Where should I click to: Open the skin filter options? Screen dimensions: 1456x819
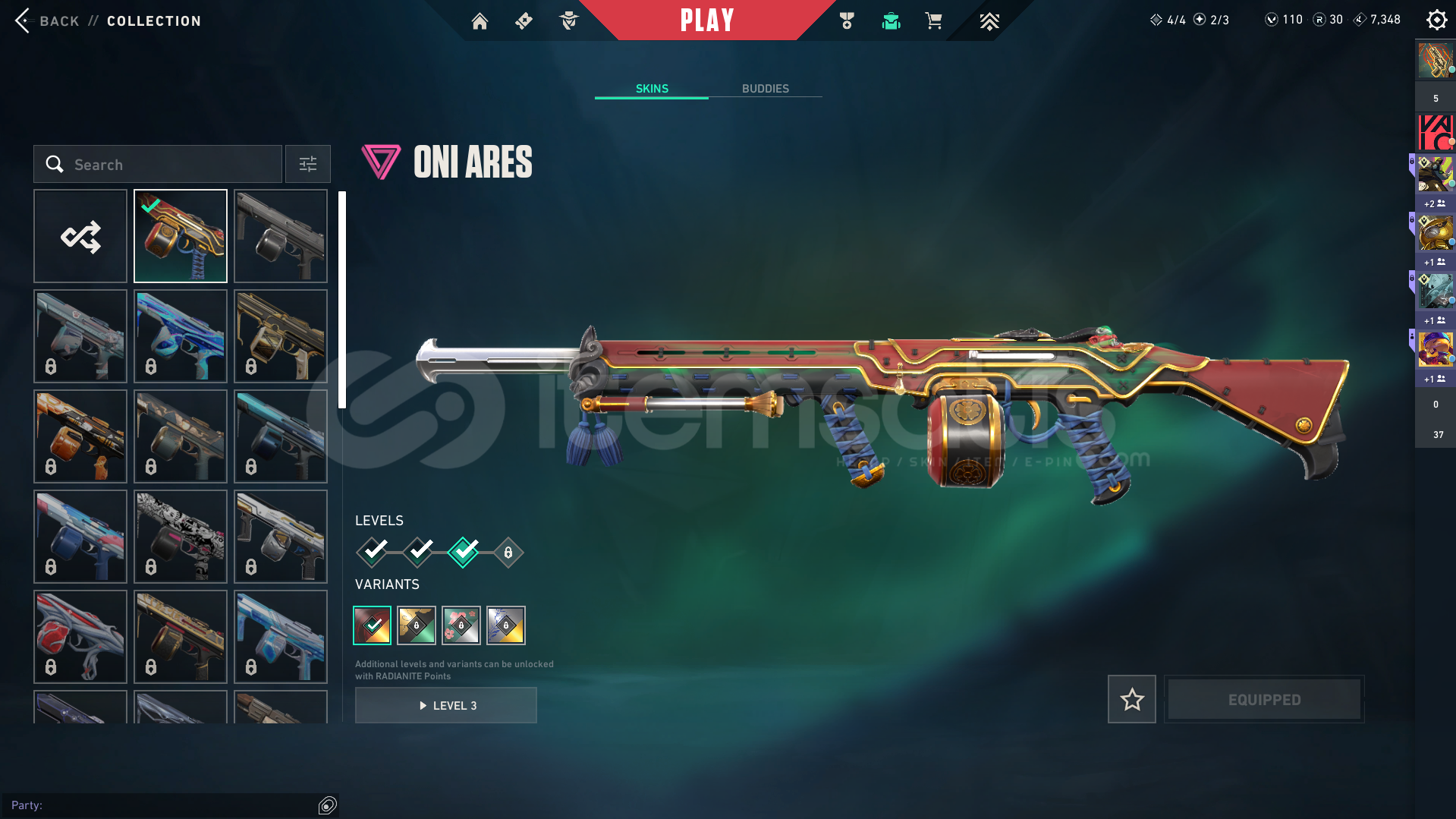308,164
